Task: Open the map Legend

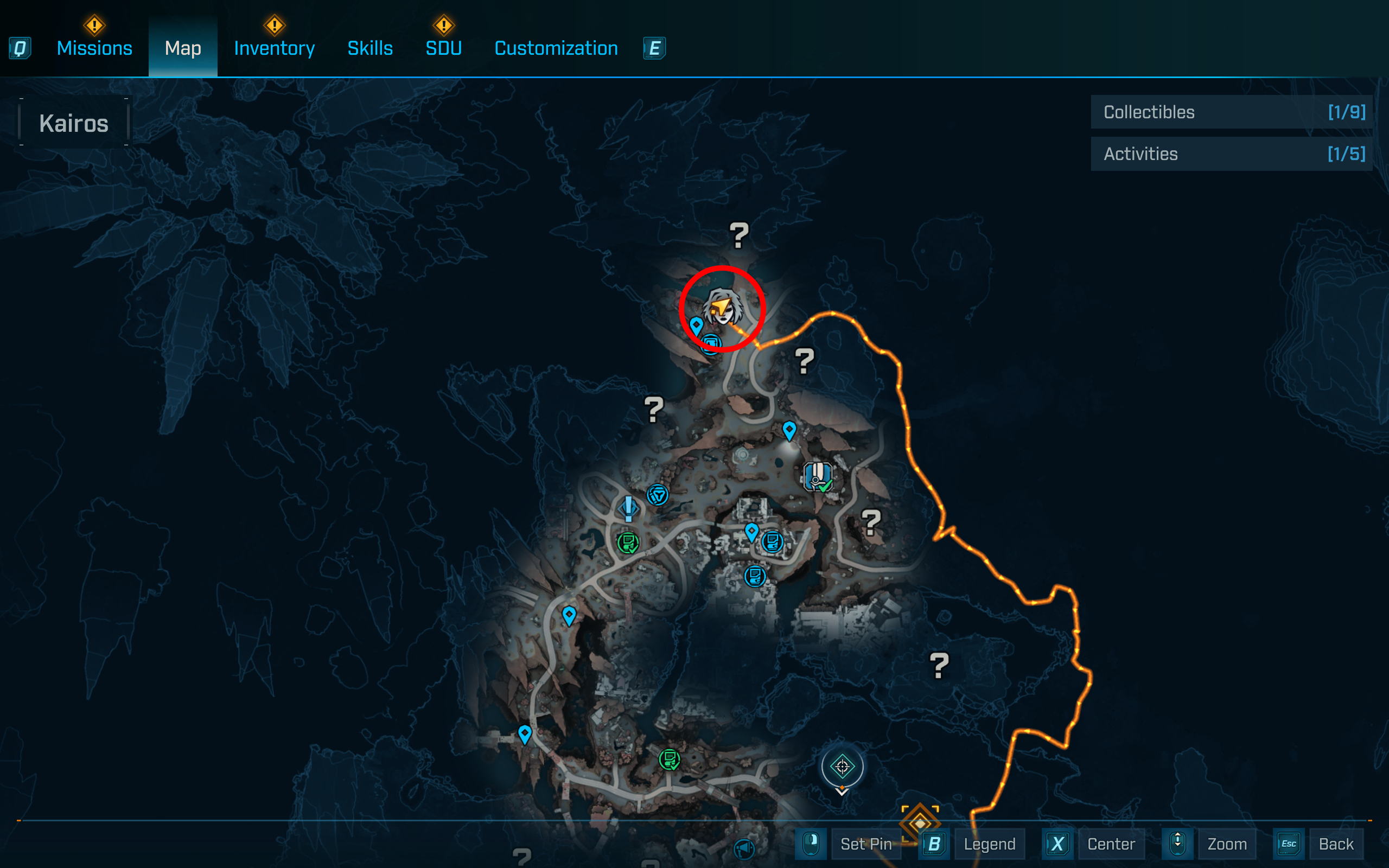Action: click(x=990, y=844)
